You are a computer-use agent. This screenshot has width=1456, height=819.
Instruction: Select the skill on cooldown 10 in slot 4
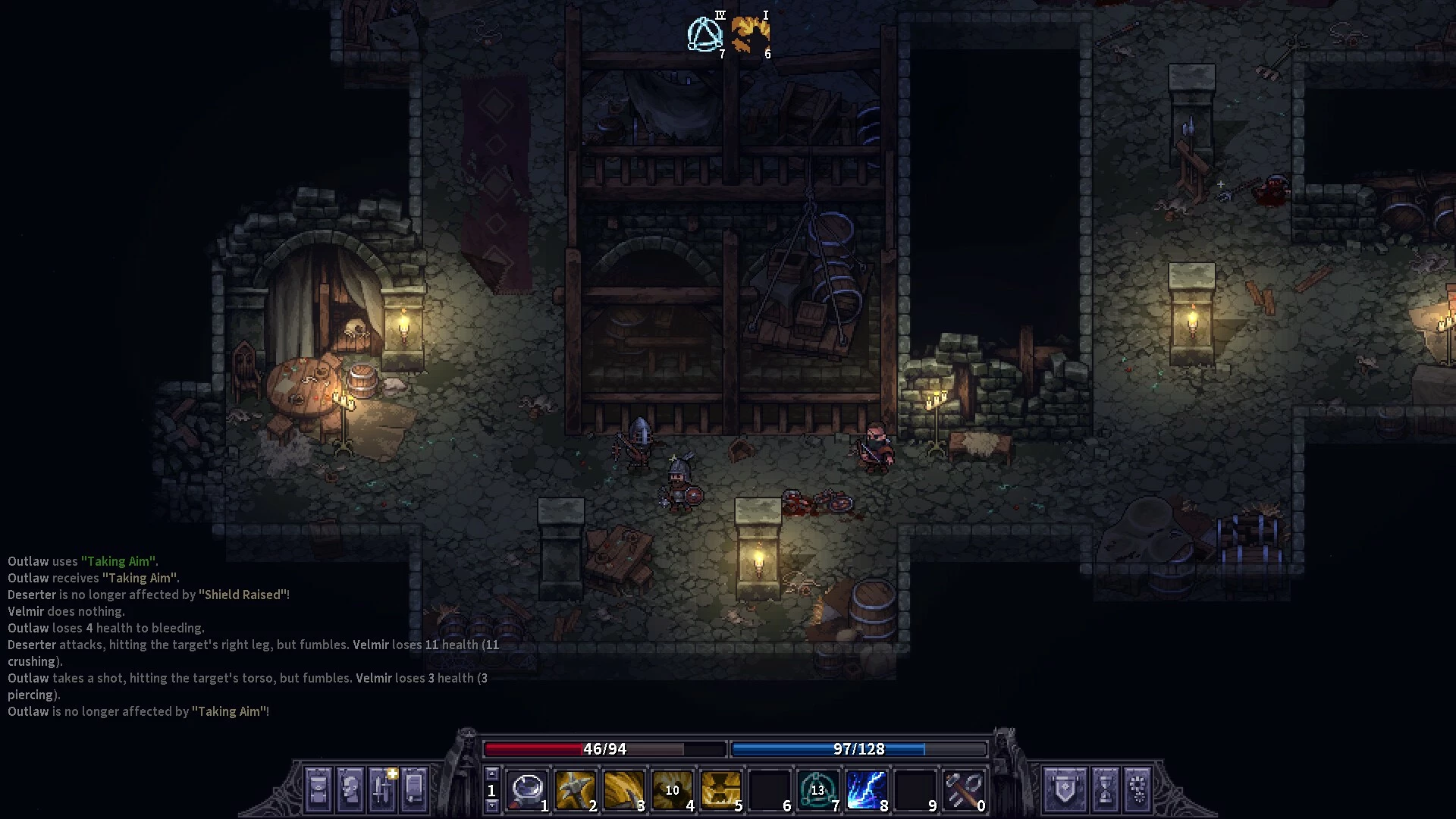(673, 790)
